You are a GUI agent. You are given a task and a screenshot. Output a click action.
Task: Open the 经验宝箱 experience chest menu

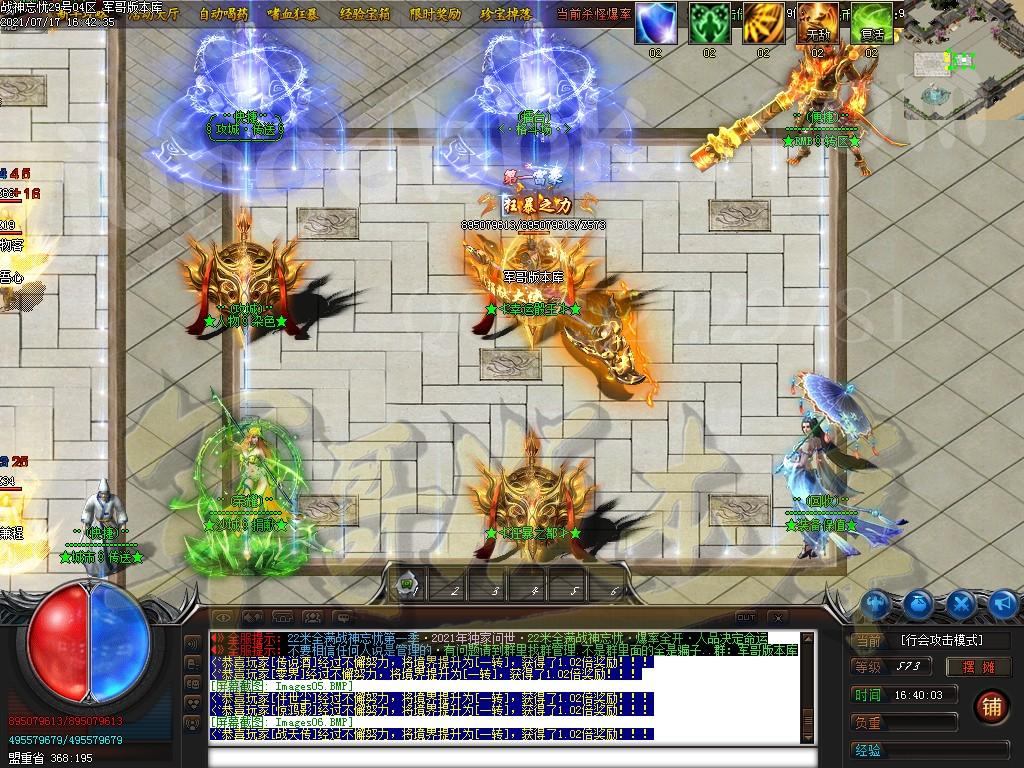(x=366, y=14)
